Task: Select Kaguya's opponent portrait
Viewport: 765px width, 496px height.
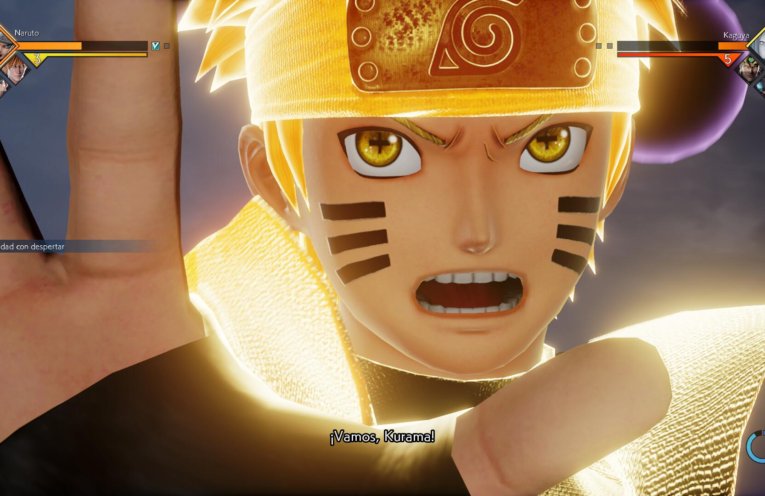Action: tap(759, 44)
